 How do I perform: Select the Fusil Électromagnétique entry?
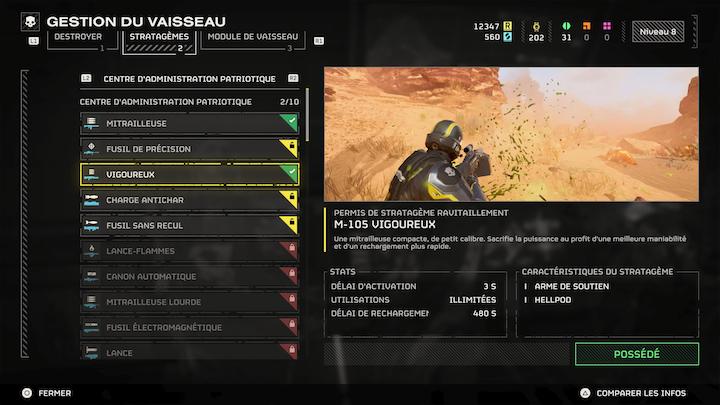[x=189, y=328]
